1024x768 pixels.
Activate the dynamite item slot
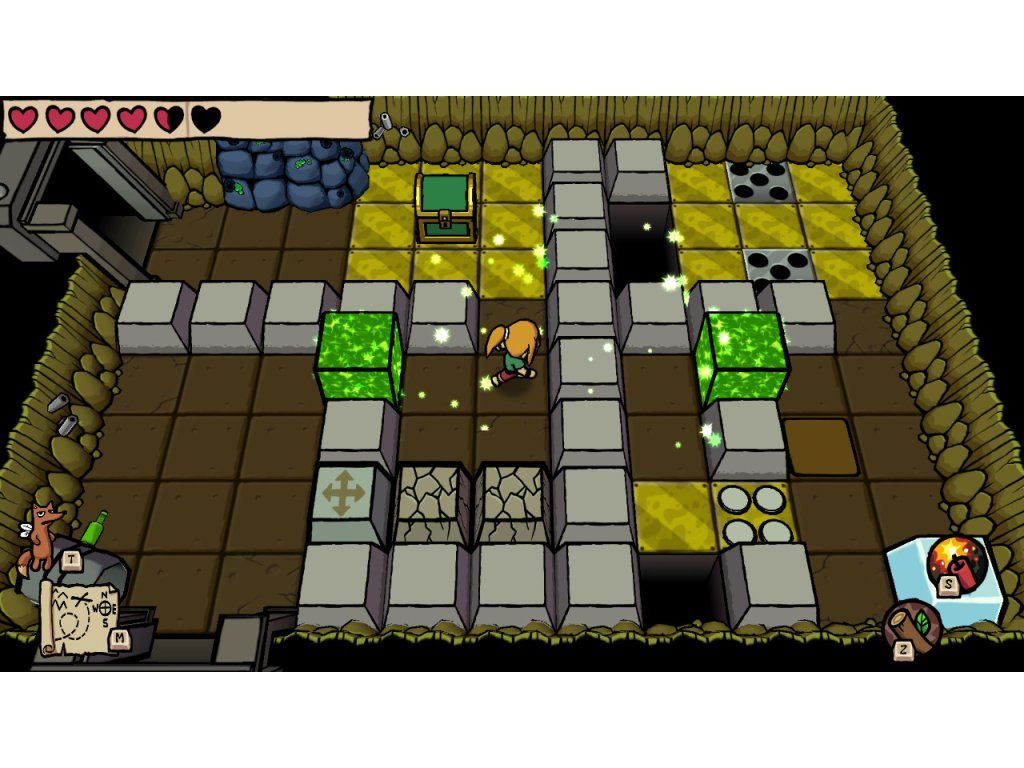point(956,563)
